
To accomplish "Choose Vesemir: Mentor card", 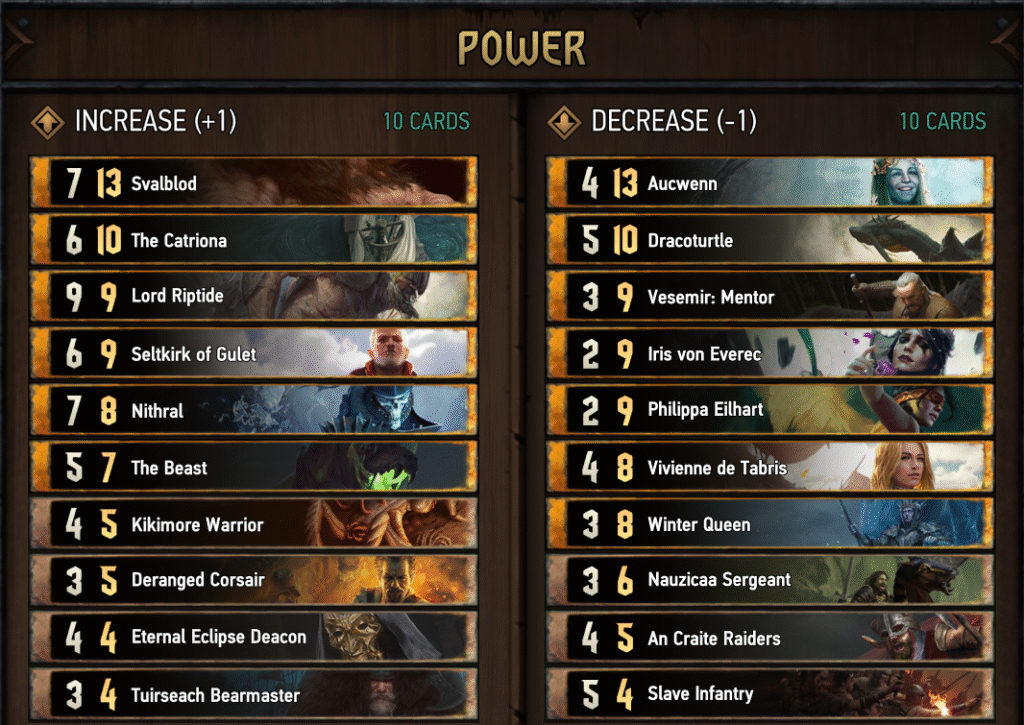I will click(770, 297).
